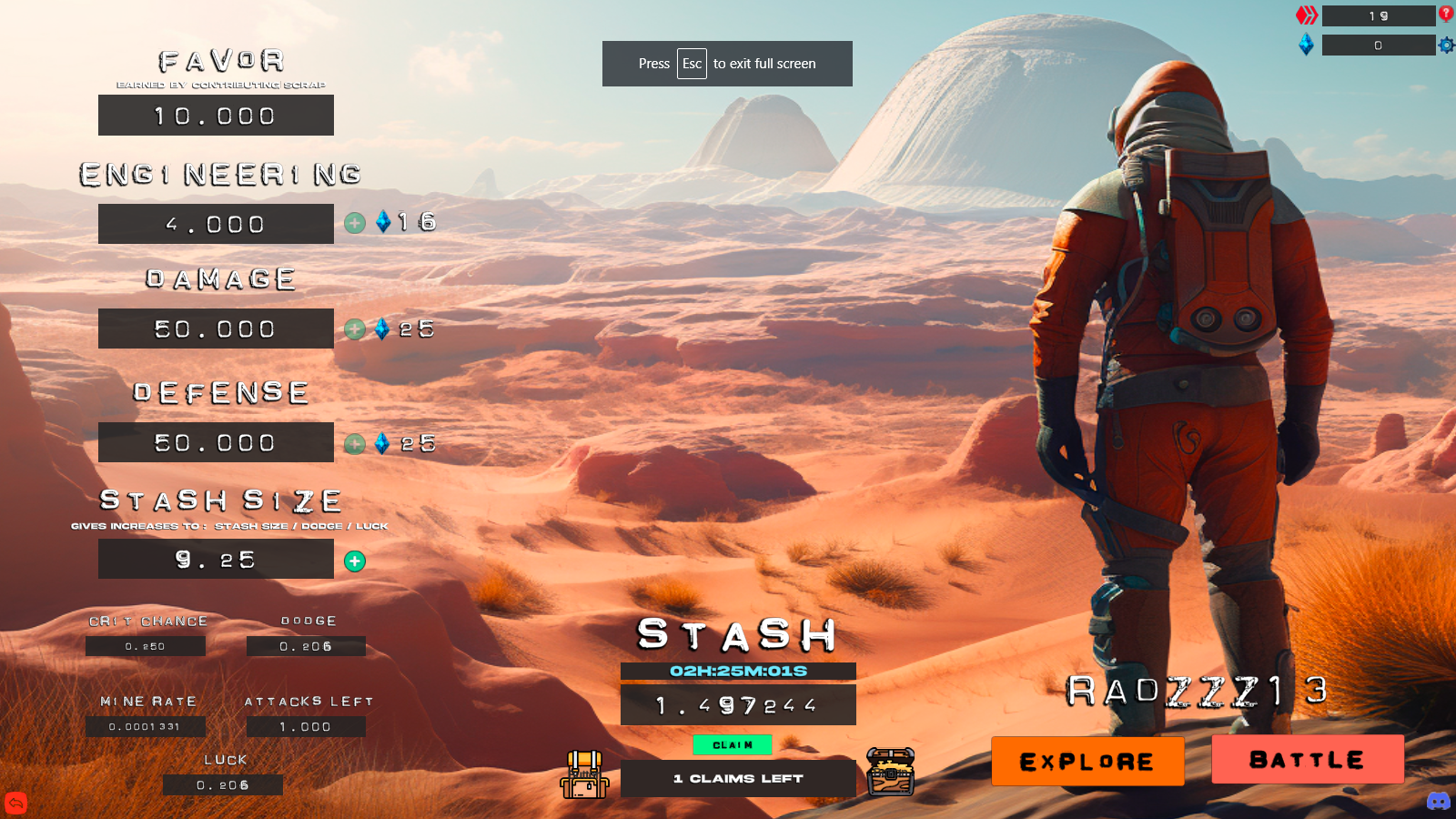The image size is (1456, 819).
Task: Show help with the red question mark
Action: point(1446,14)
